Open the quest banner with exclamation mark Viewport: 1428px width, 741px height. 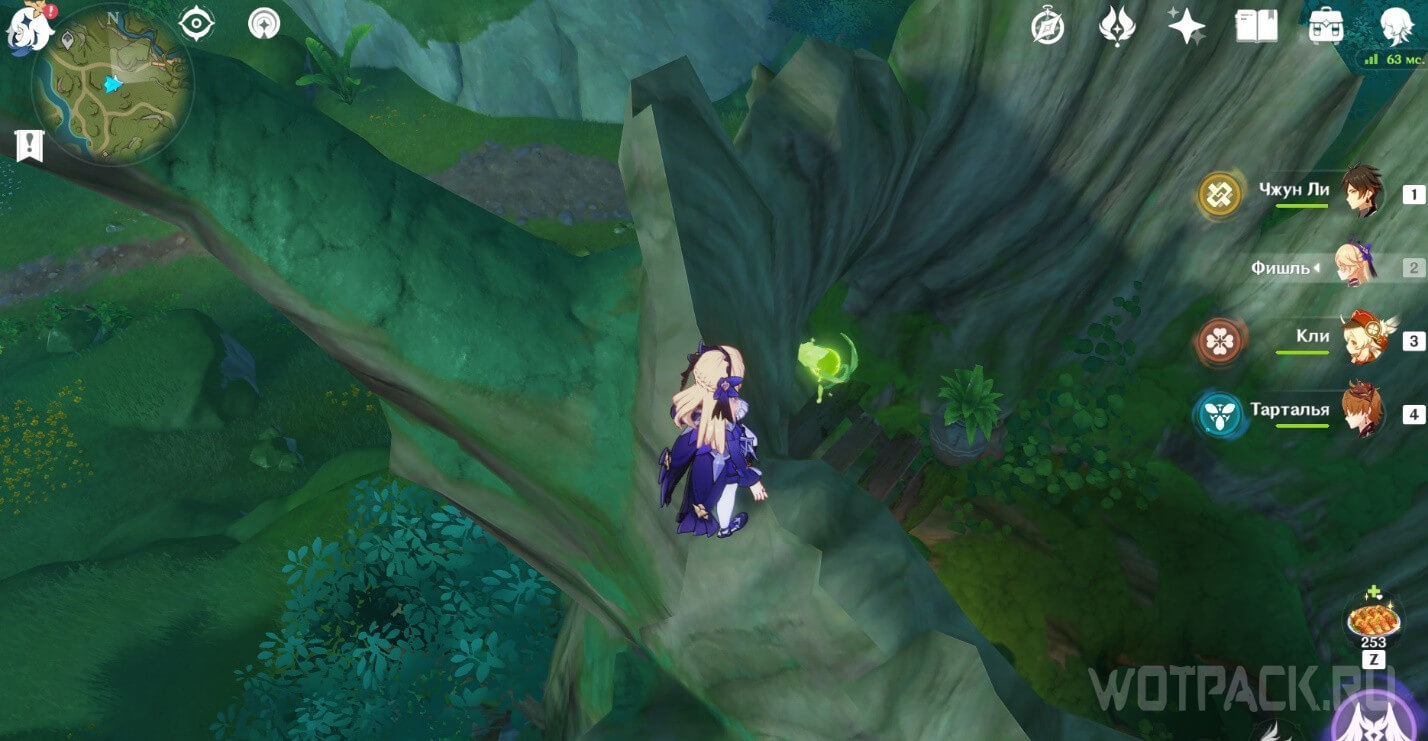click(29, 145)
